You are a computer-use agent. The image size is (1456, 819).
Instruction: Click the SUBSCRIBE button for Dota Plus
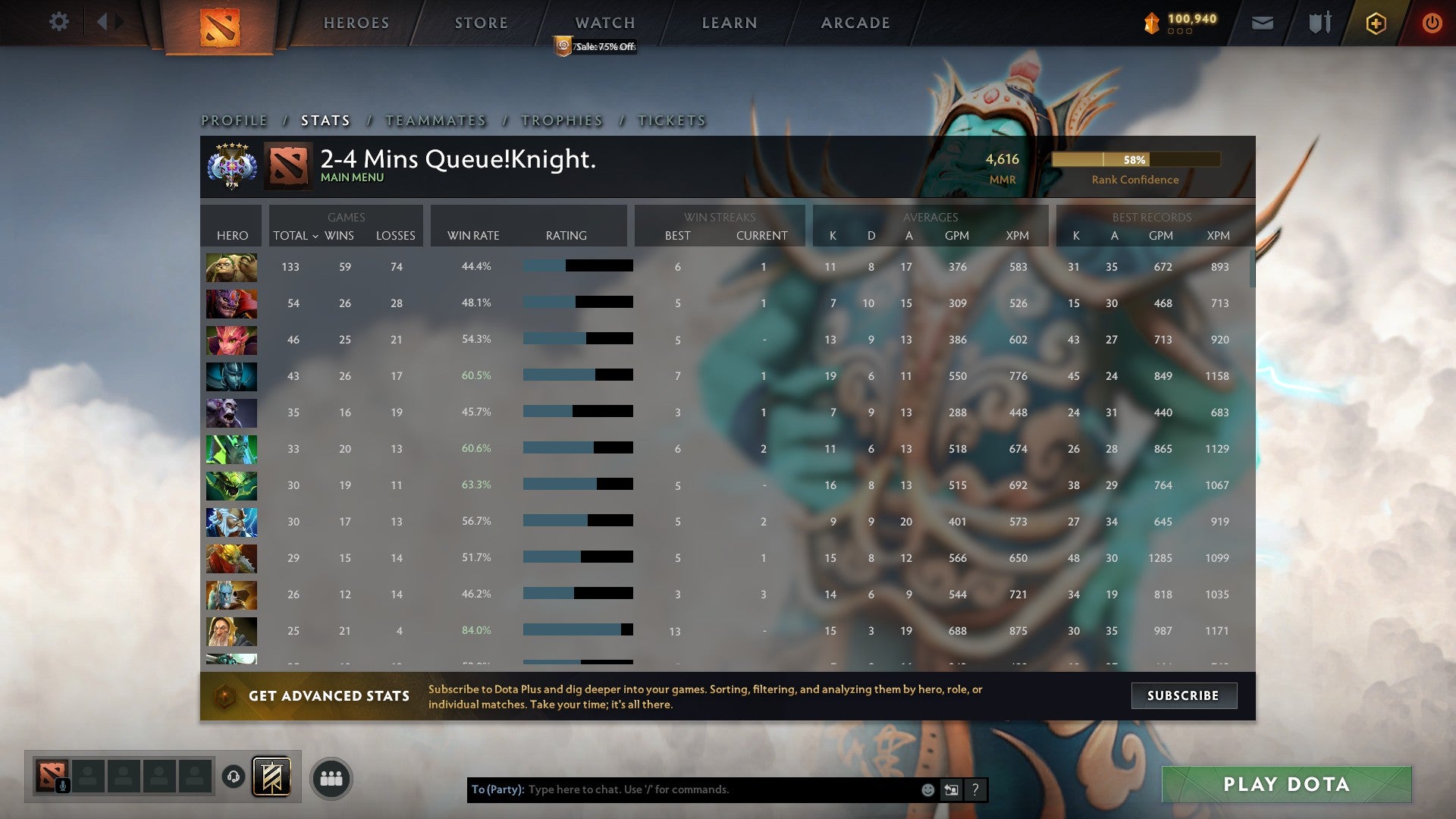(1184, 695)
